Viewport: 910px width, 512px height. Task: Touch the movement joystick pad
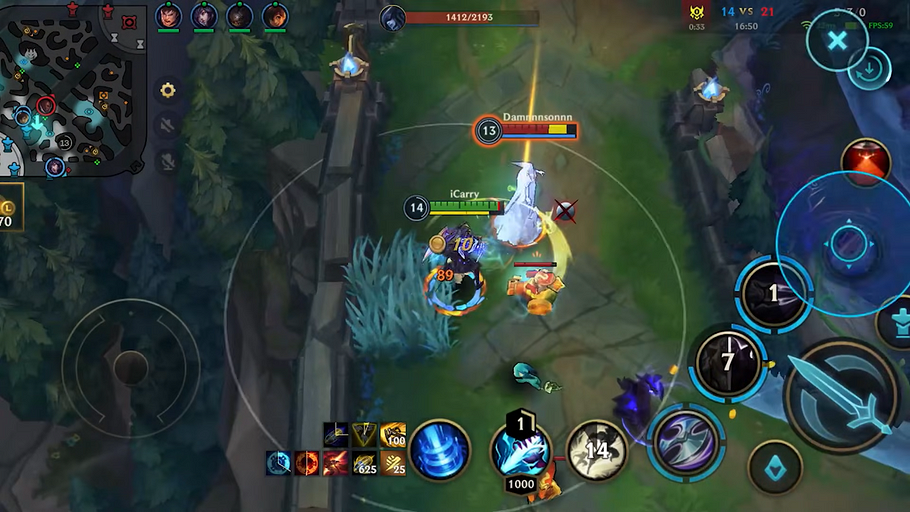[x=130, y=367]
